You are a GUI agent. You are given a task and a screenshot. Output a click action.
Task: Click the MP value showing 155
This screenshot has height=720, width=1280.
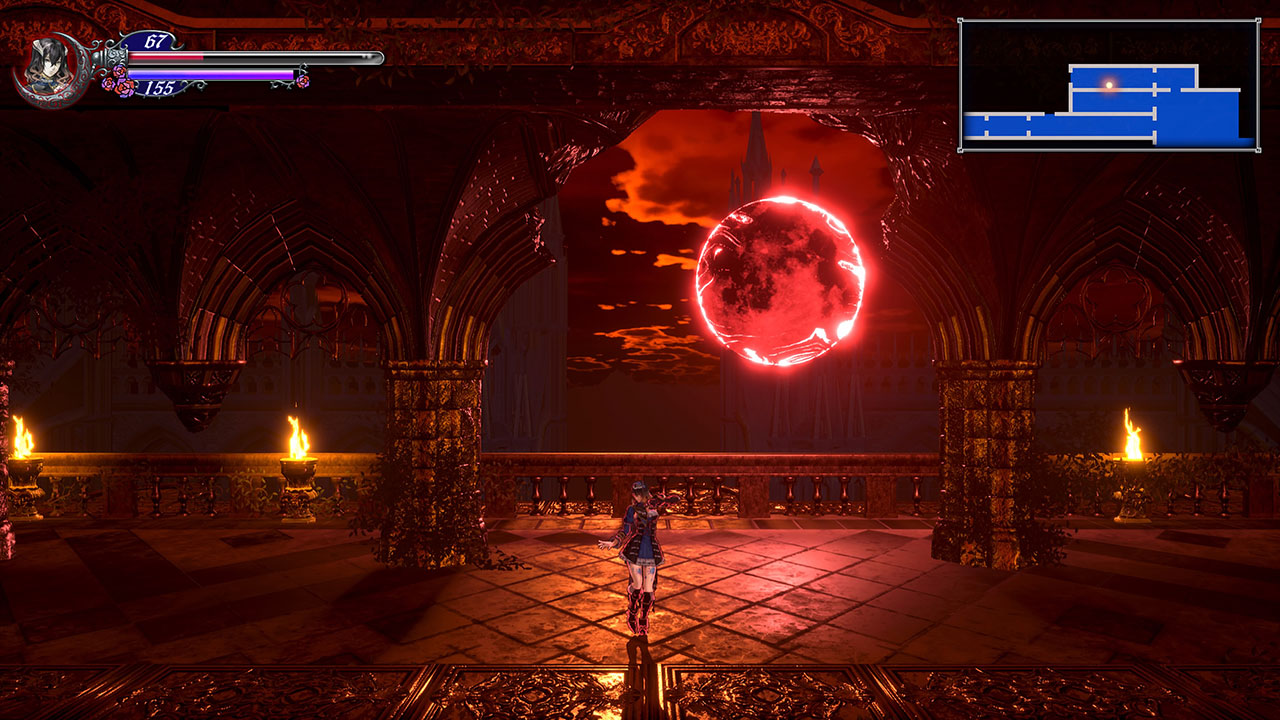[157, 86]
